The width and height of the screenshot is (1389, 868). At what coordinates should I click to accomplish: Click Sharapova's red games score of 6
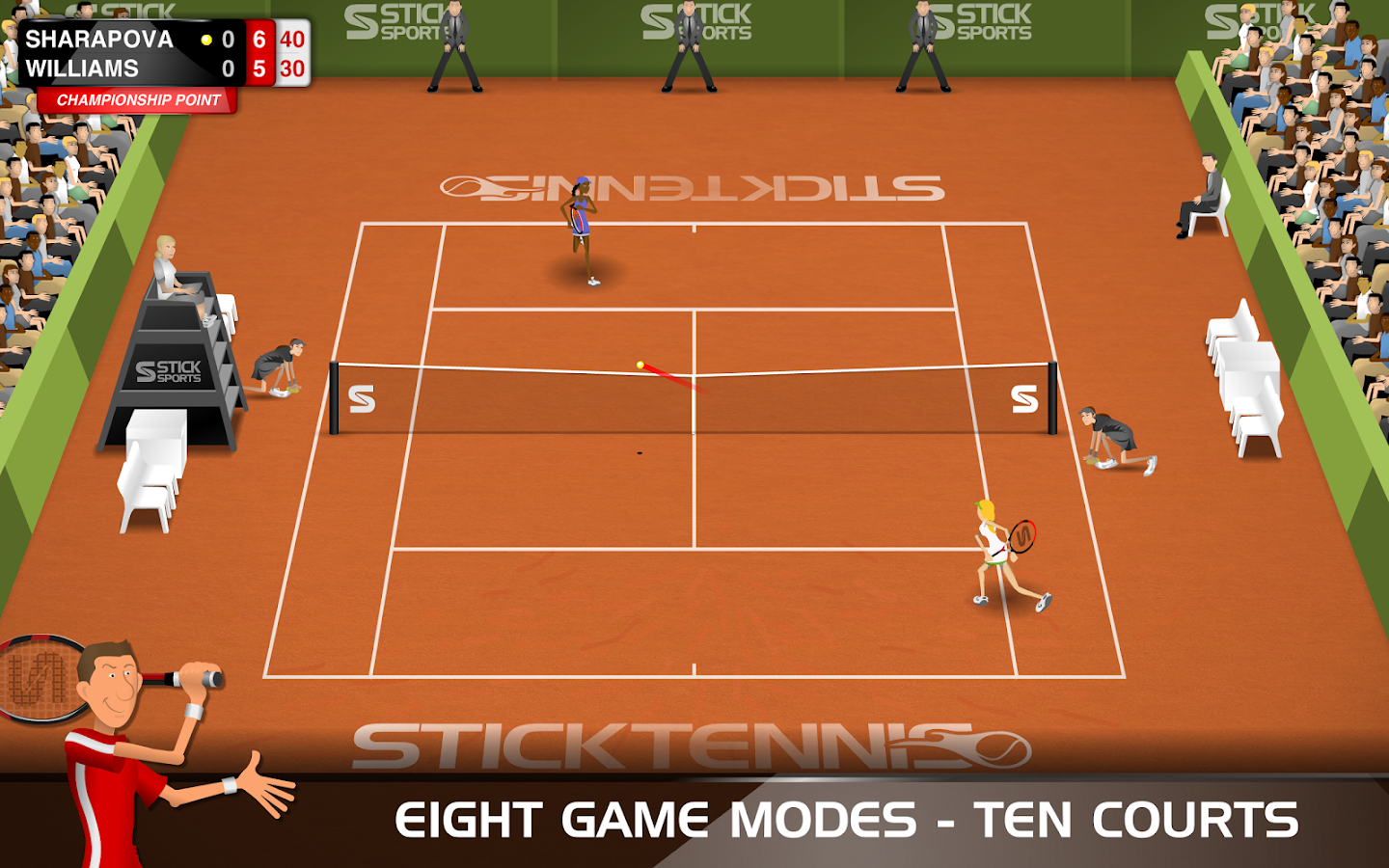(x=259, y=41)
